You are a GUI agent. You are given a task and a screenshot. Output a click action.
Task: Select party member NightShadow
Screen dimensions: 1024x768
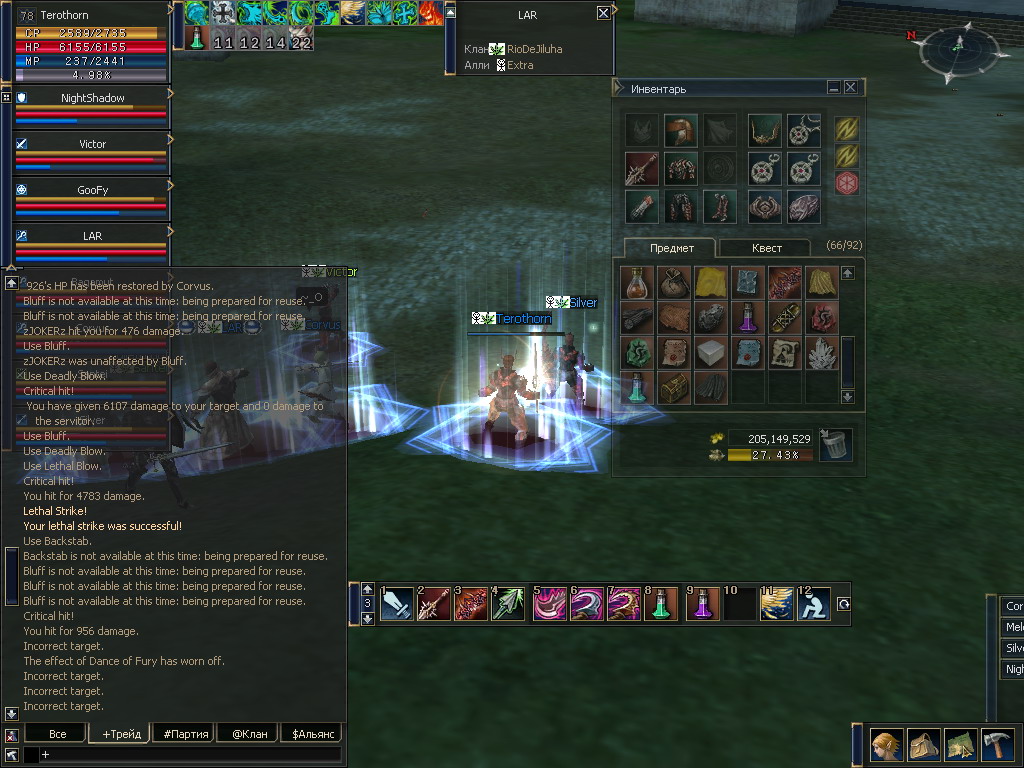point(92,98)
